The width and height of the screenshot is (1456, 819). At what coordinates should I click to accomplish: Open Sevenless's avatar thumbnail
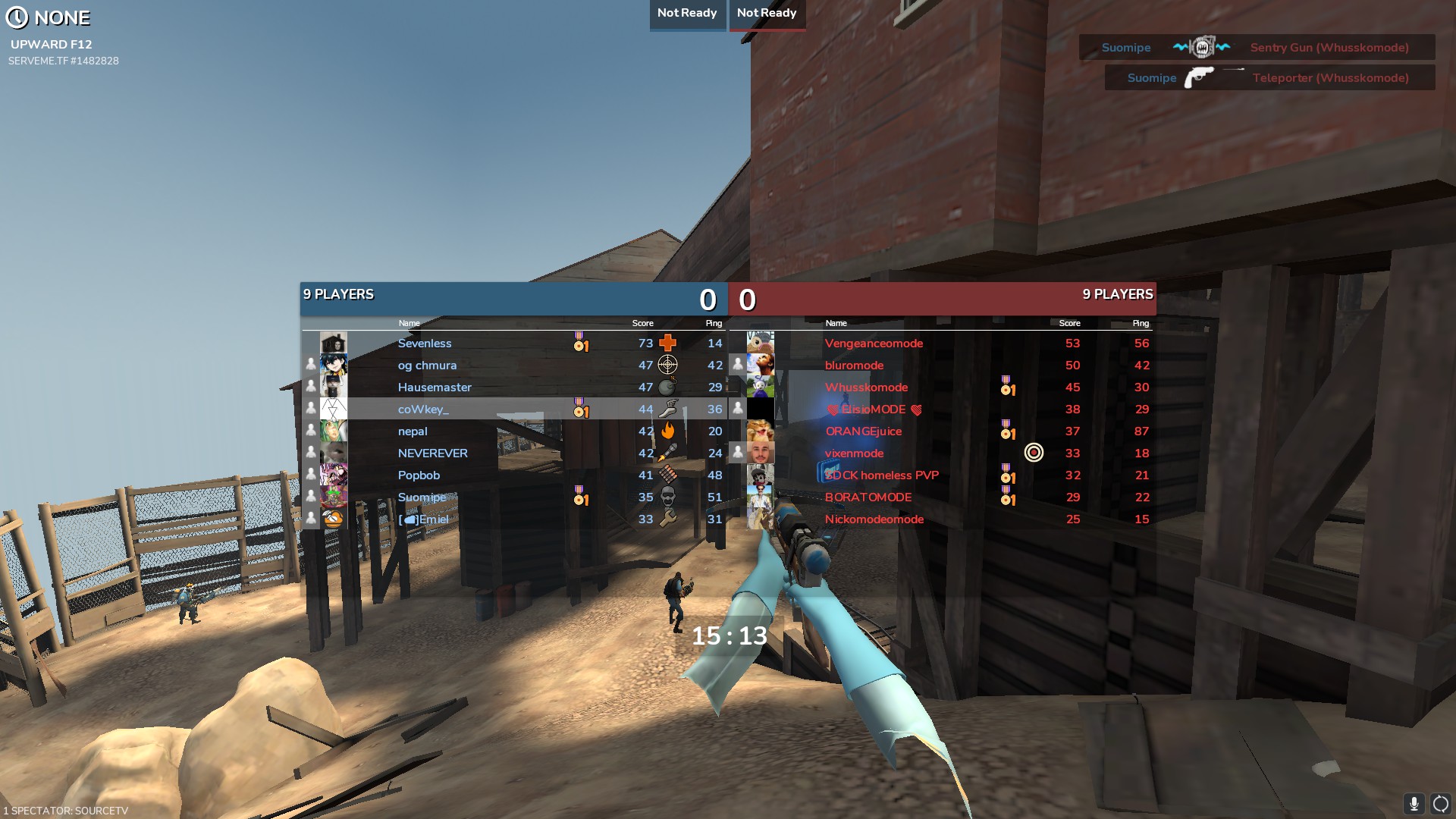pyautogui.click(x=333, y=344)
